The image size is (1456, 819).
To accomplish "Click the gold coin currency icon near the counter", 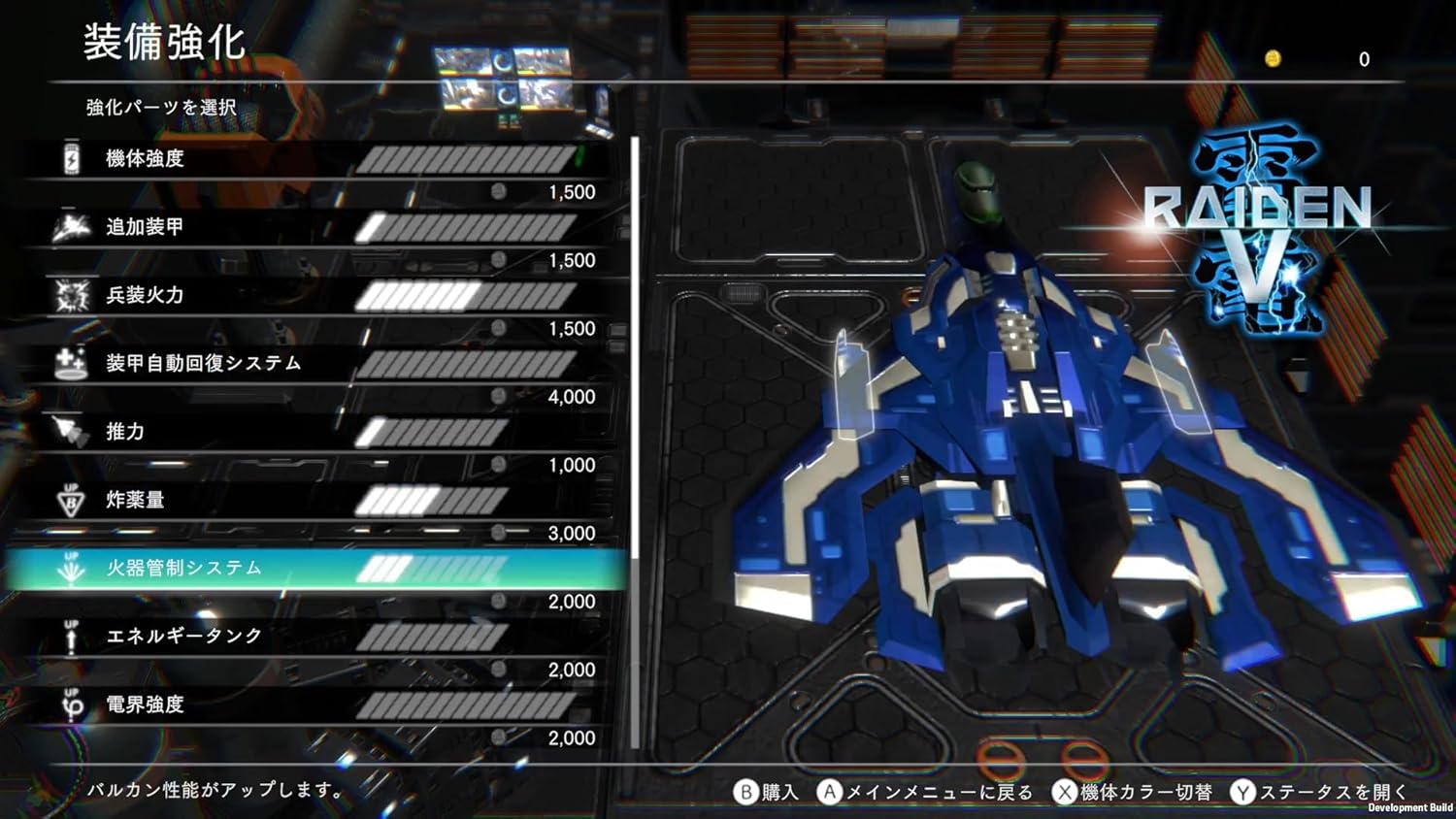I will 1275,59.
